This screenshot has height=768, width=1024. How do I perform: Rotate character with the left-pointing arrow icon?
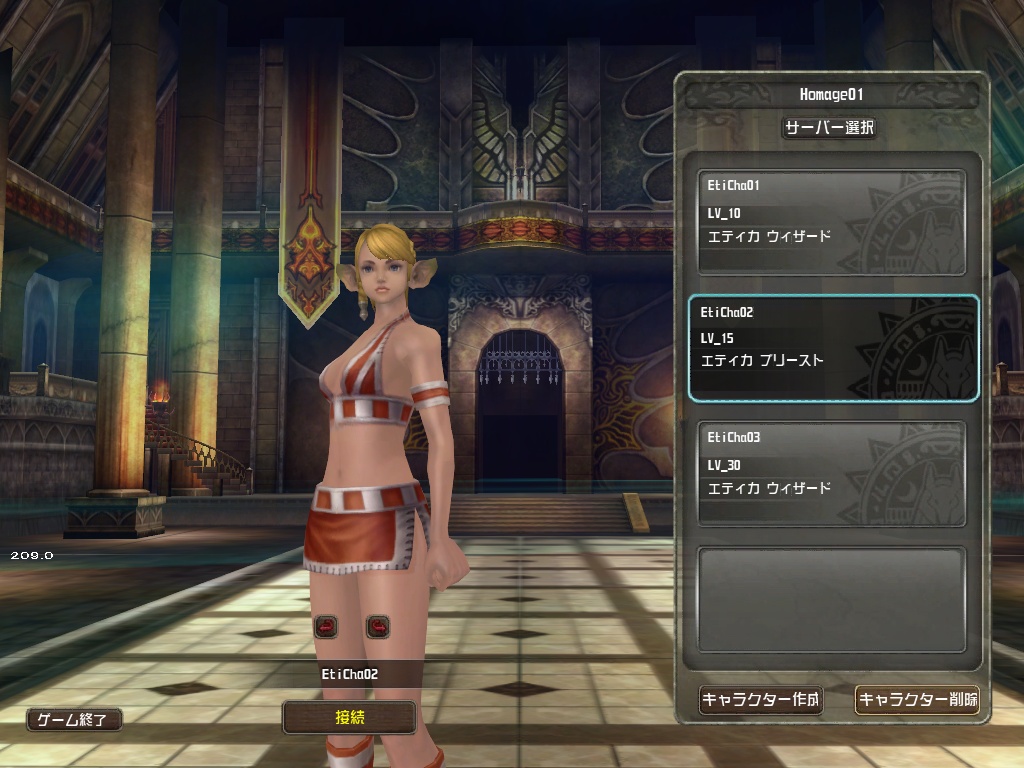(x=326, y=627)
